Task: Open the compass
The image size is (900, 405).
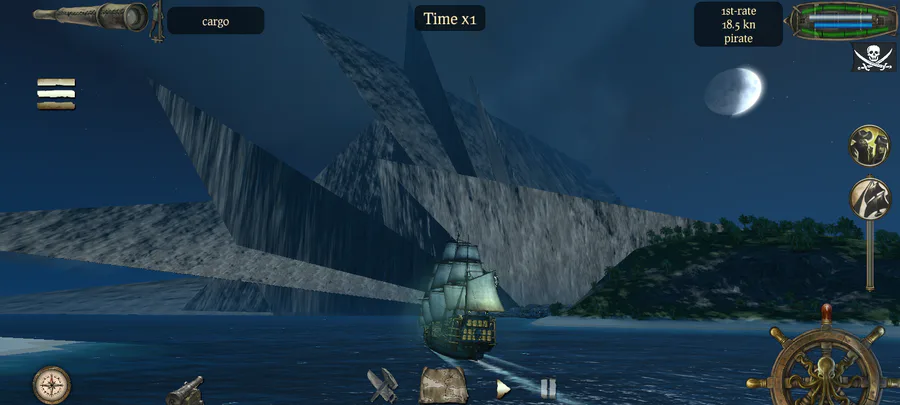Action: (x=50, y=384)
